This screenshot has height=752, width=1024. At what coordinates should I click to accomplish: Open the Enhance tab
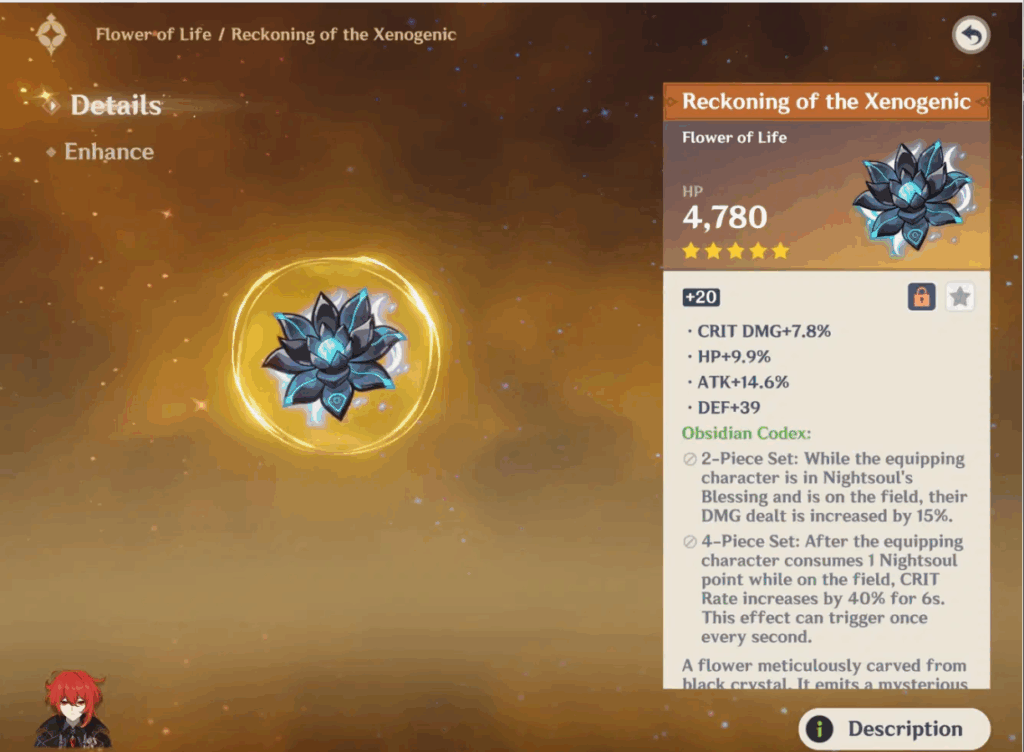108,152
